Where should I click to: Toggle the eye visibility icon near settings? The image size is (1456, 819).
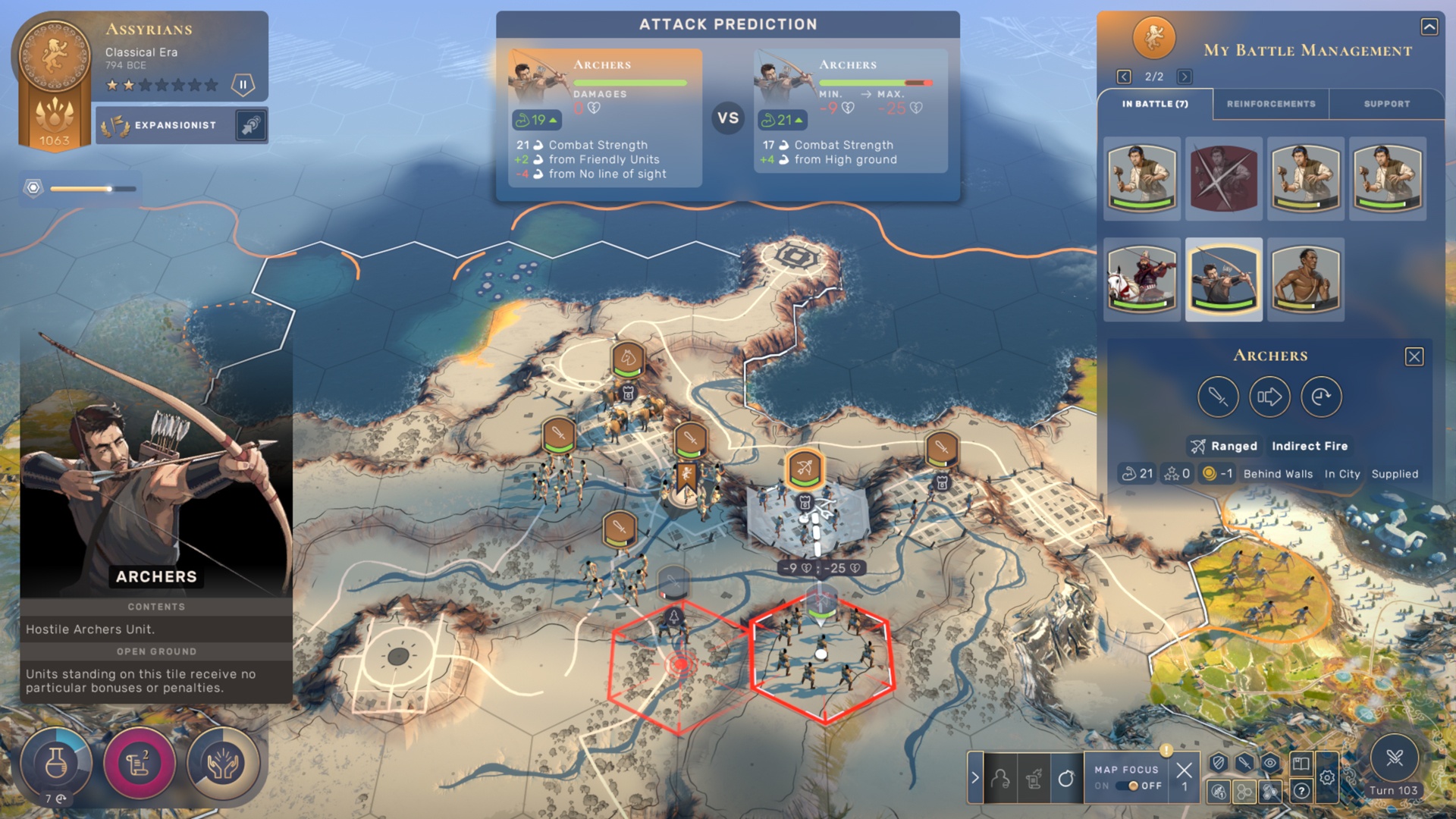(x=1271, y=762)
